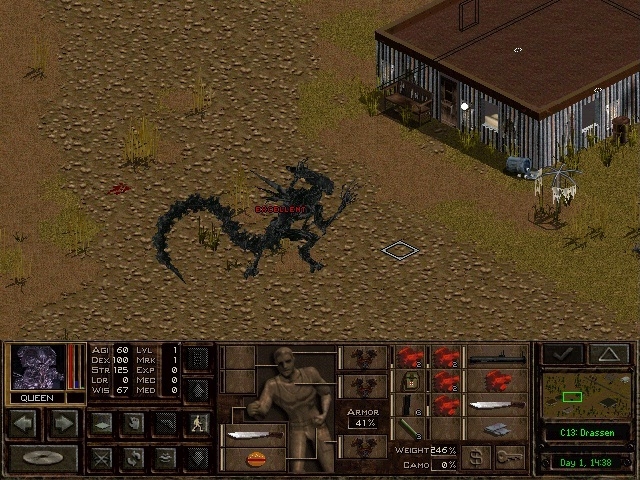
Task: Click the dollar sign money button
Action: [x=477, y=458]
